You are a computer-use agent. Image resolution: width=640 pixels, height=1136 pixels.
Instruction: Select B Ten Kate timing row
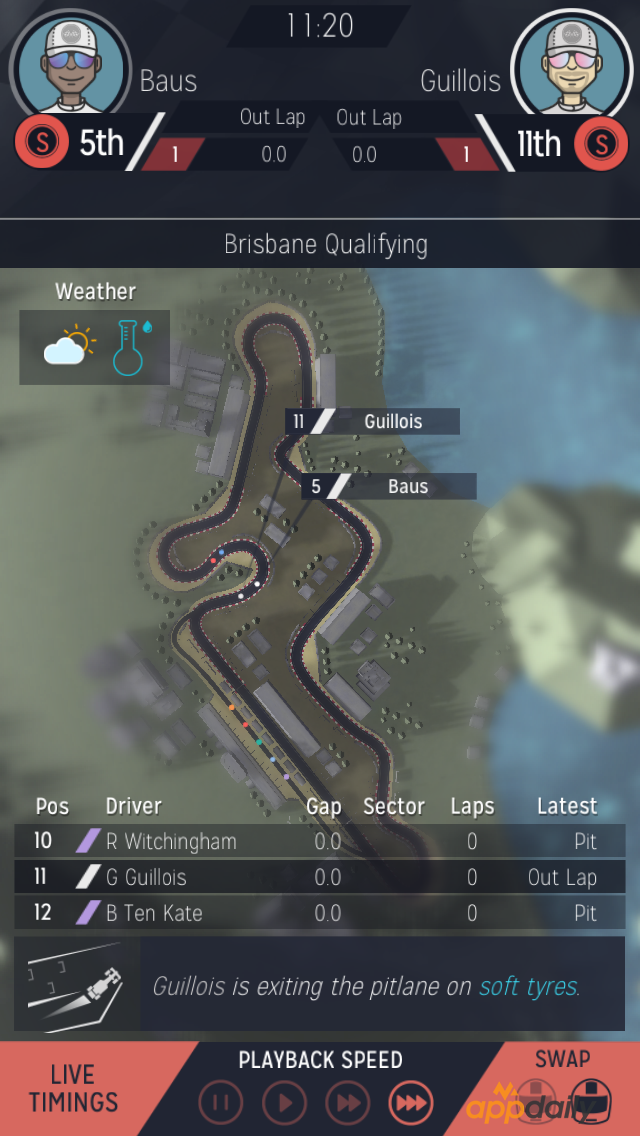(320, 913)
